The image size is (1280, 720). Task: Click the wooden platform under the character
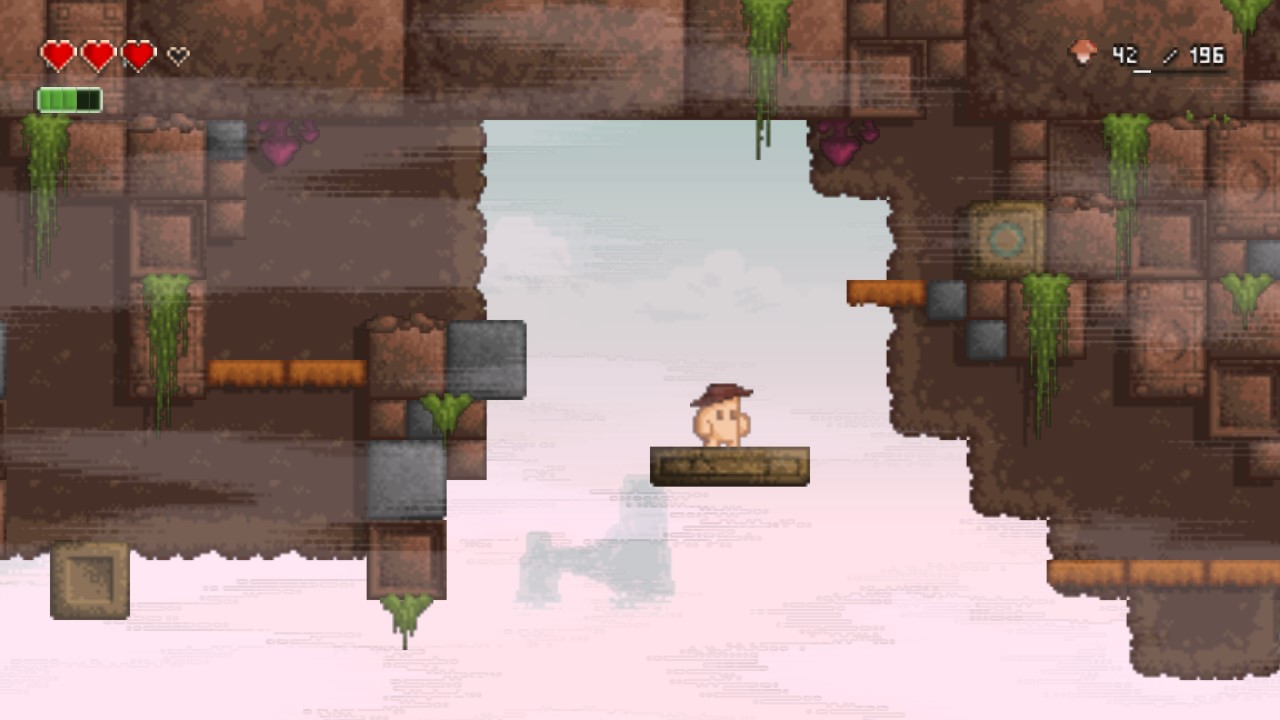point(730,465)
